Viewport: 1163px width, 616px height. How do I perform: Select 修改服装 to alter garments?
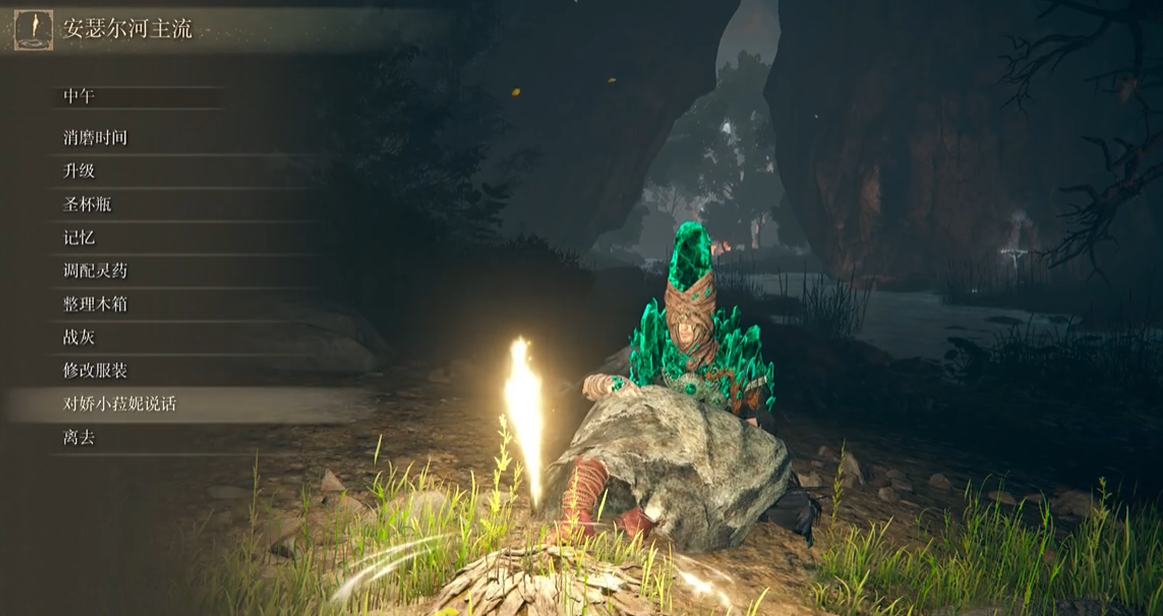[x=95, y=371]
